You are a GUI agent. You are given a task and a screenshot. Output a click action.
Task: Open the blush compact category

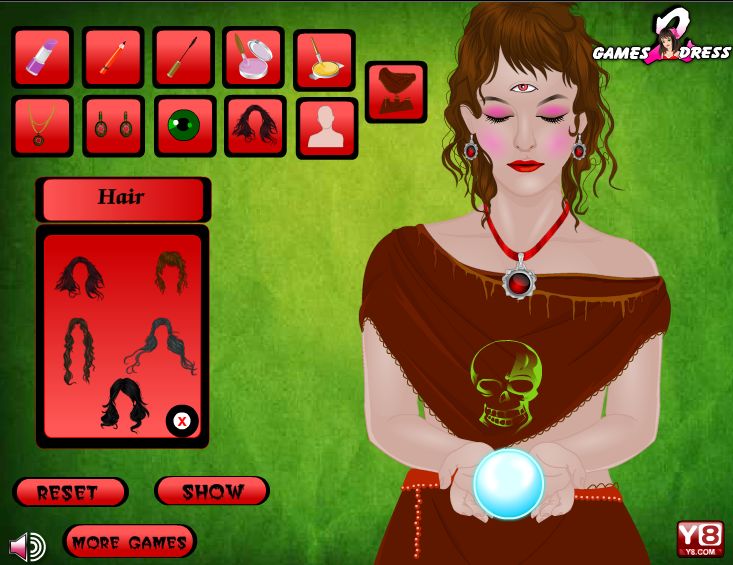[x=253, y=57]
